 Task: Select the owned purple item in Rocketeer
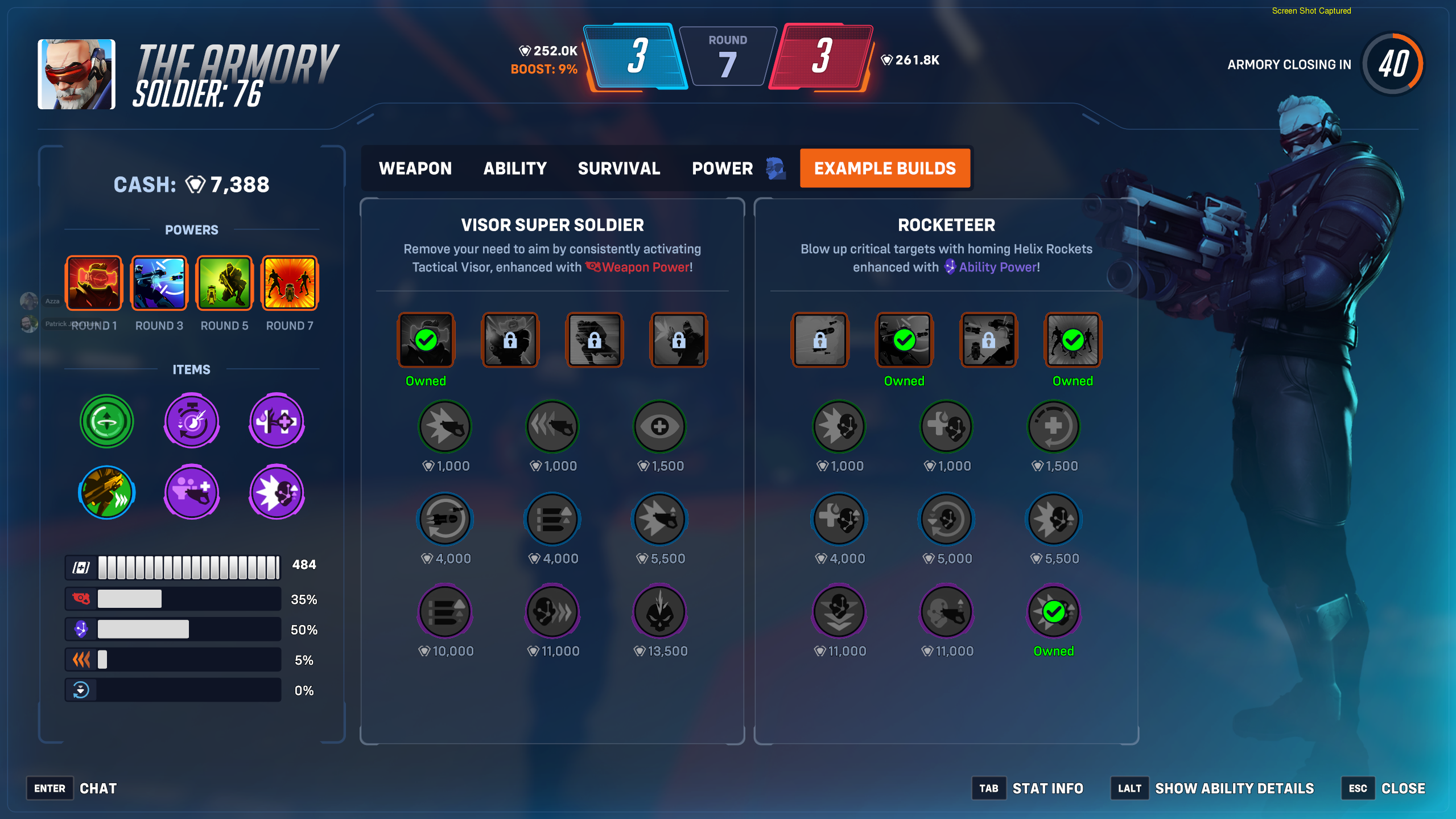tap(1053, 612)
